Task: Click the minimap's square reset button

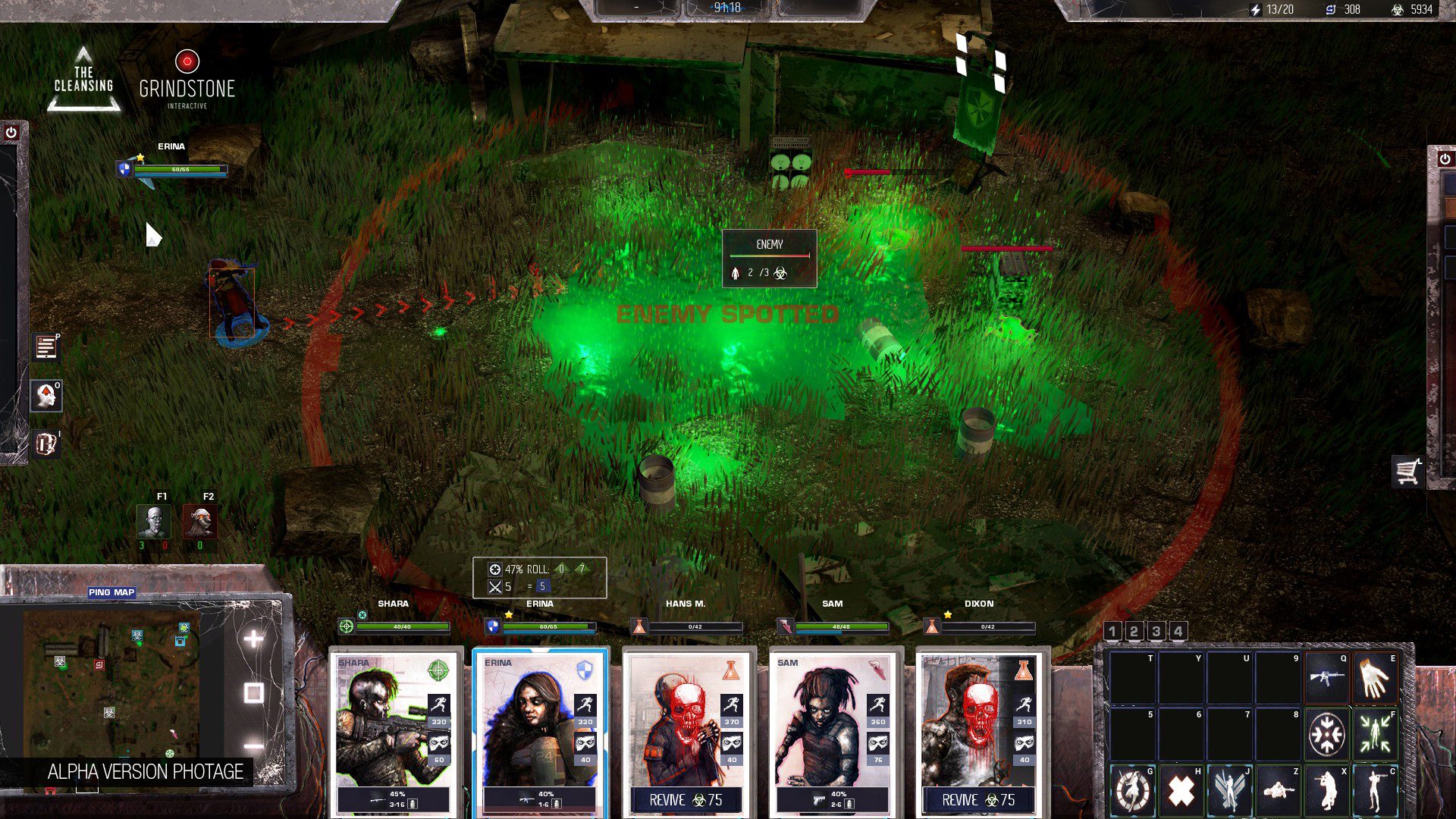Action: pos(253,692)
